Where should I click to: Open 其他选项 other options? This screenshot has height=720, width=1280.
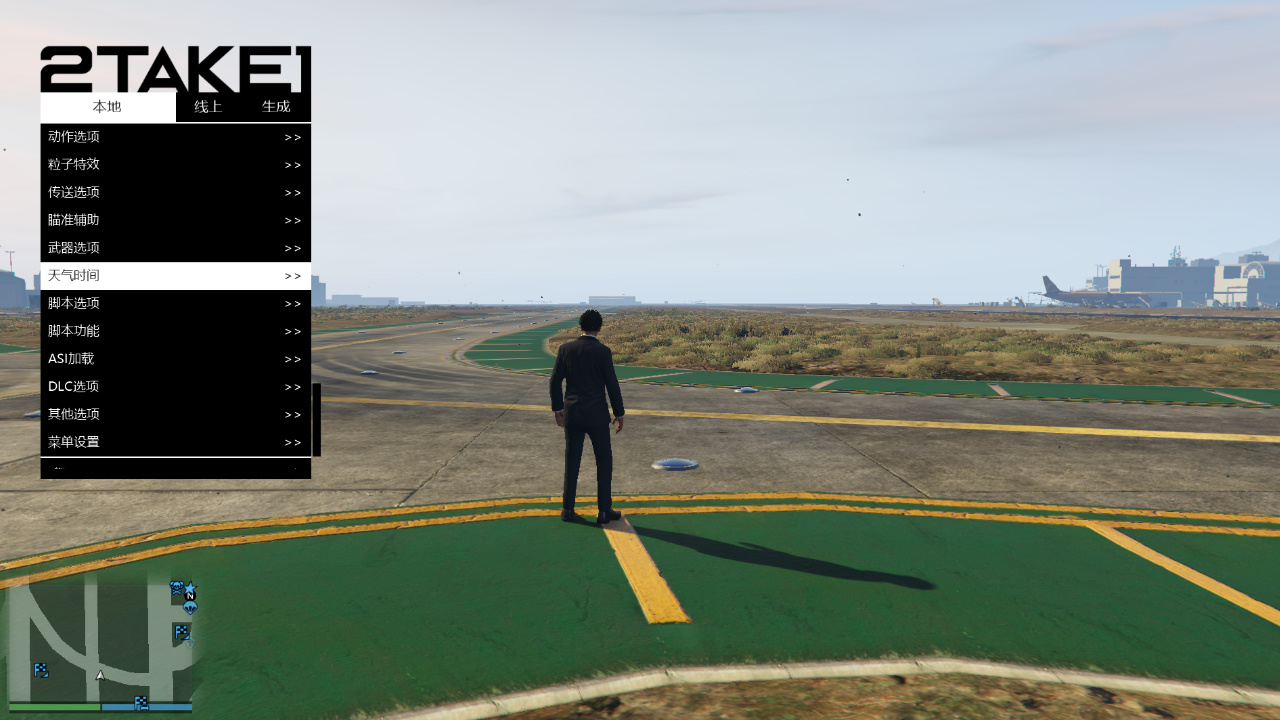[175, 414]
